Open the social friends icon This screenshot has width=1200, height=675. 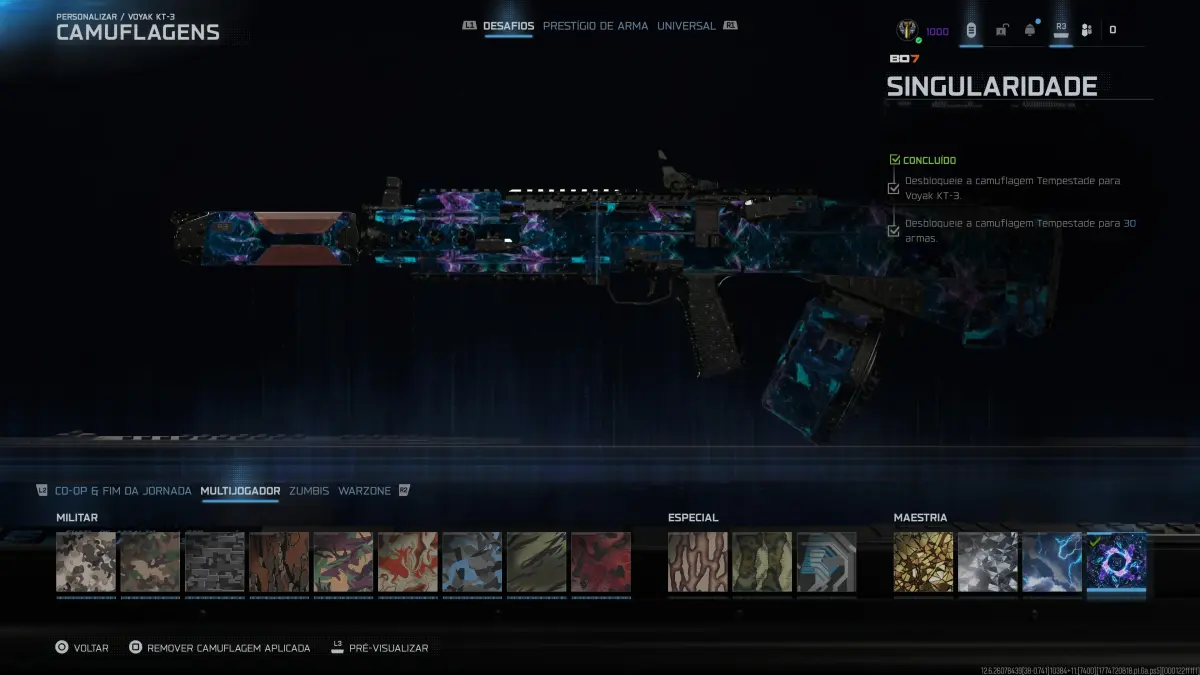point(1087,30)
